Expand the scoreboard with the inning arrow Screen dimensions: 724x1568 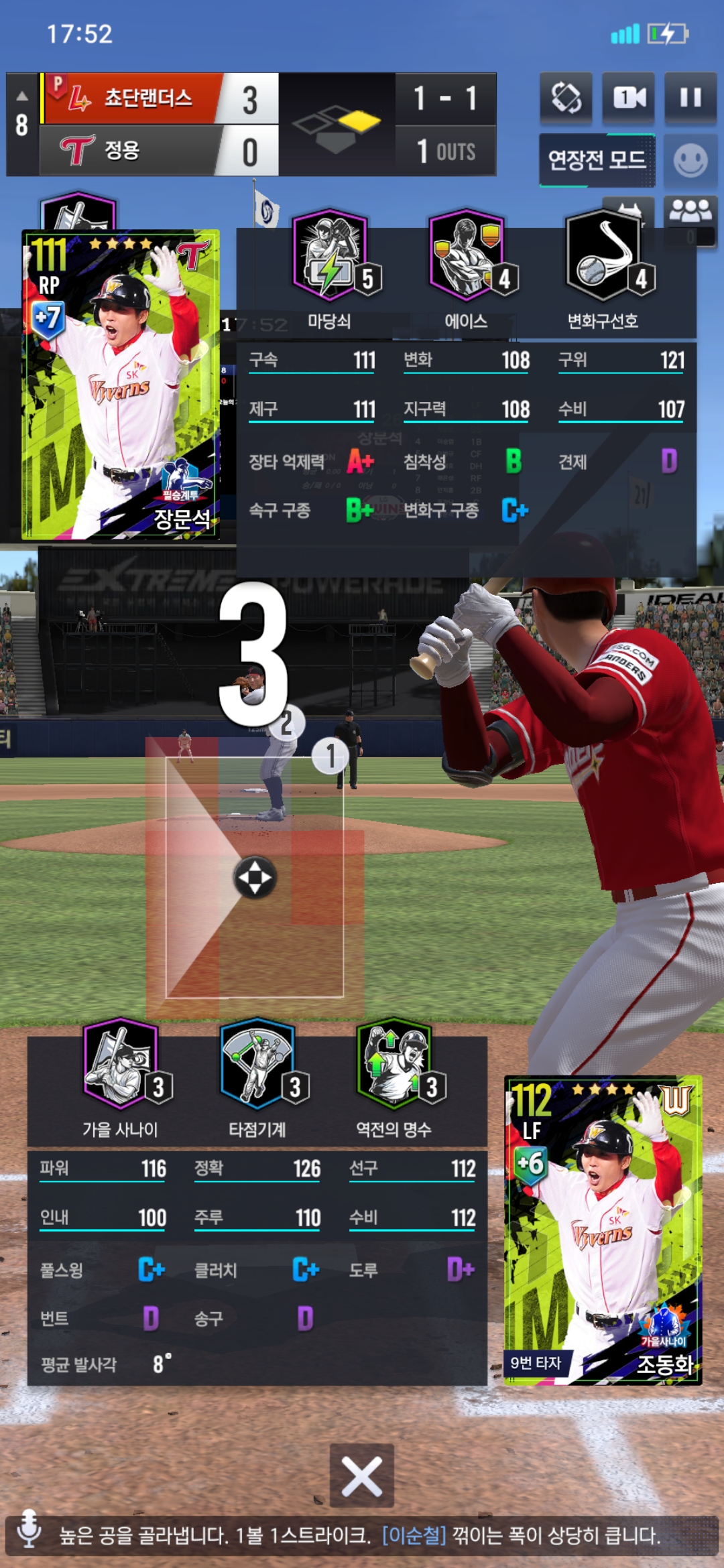click(22, 95)
